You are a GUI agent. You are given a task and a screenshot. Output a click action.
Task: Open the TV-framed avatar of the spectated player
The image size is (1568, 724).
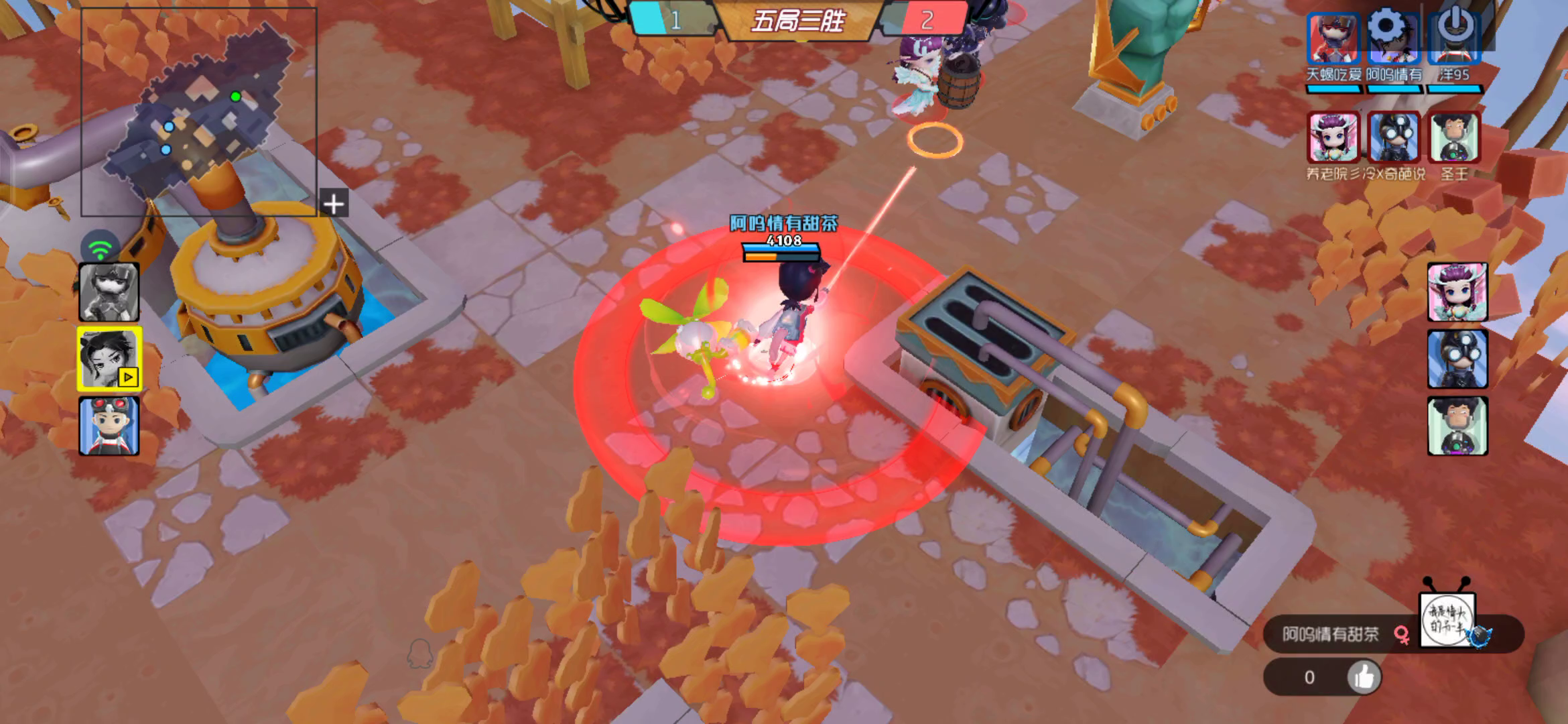click(x=1447, y=621)
